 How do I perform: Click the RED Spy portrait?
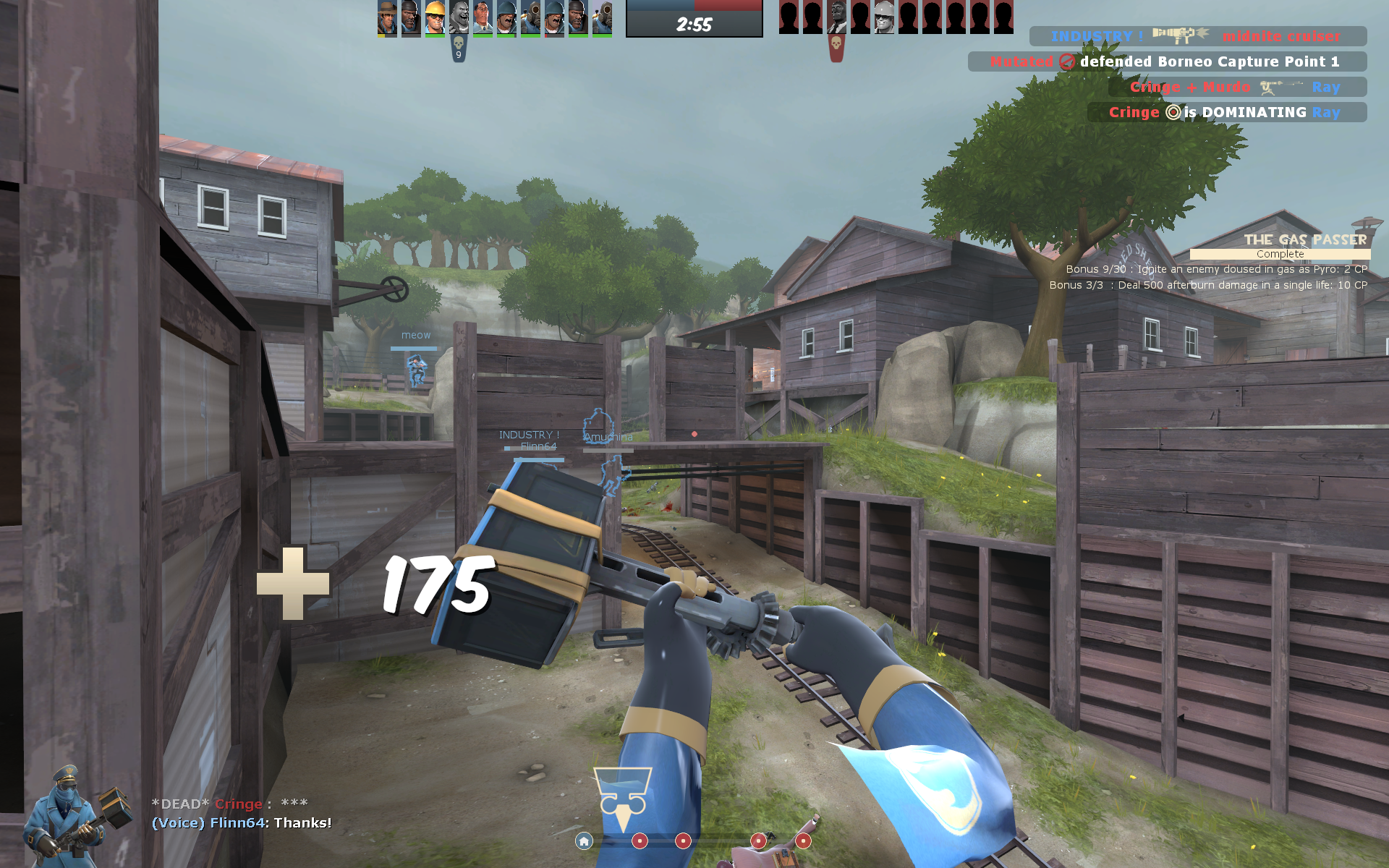tap(837, 17)
